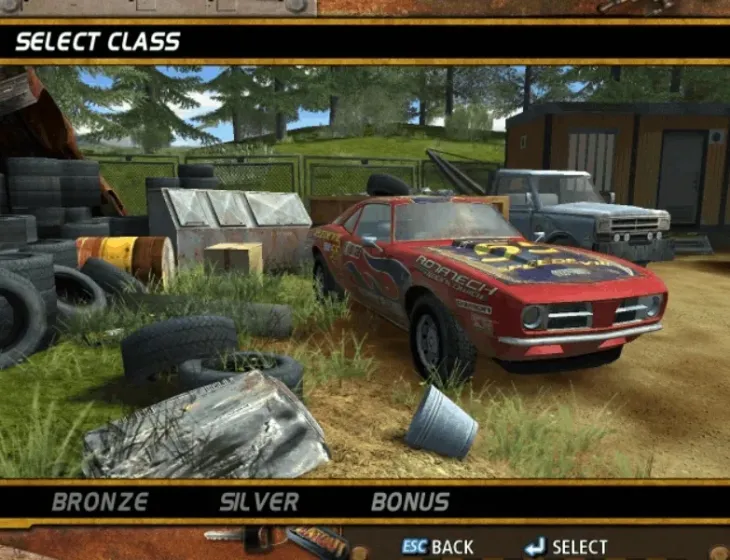Choose the Silver class
Image resolution: width=730 pixels, height=560 pixels.
point(259,502)
